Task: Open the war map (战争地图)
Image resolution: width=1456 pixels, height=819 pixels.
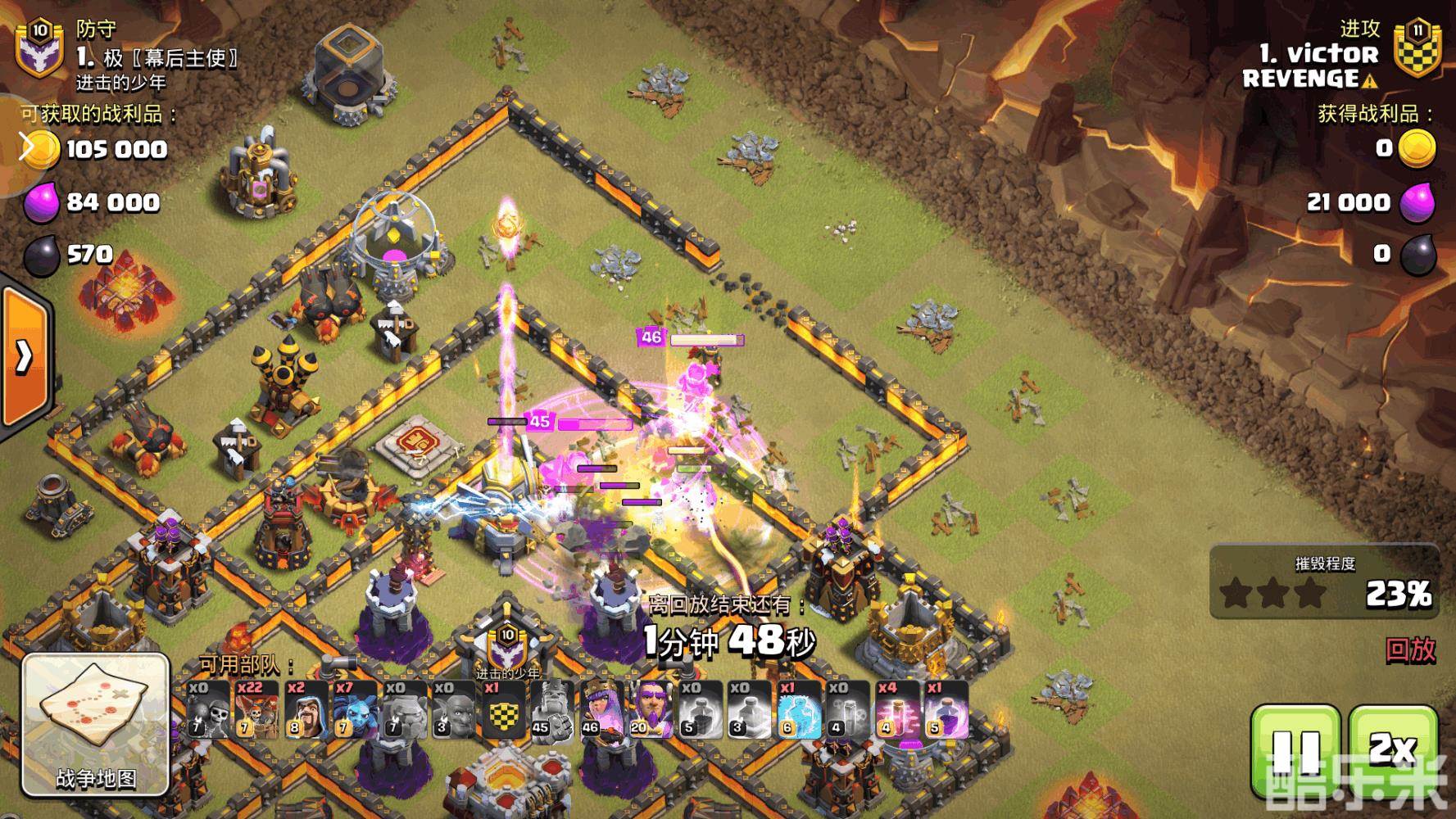Action: (x=95, y=725)
